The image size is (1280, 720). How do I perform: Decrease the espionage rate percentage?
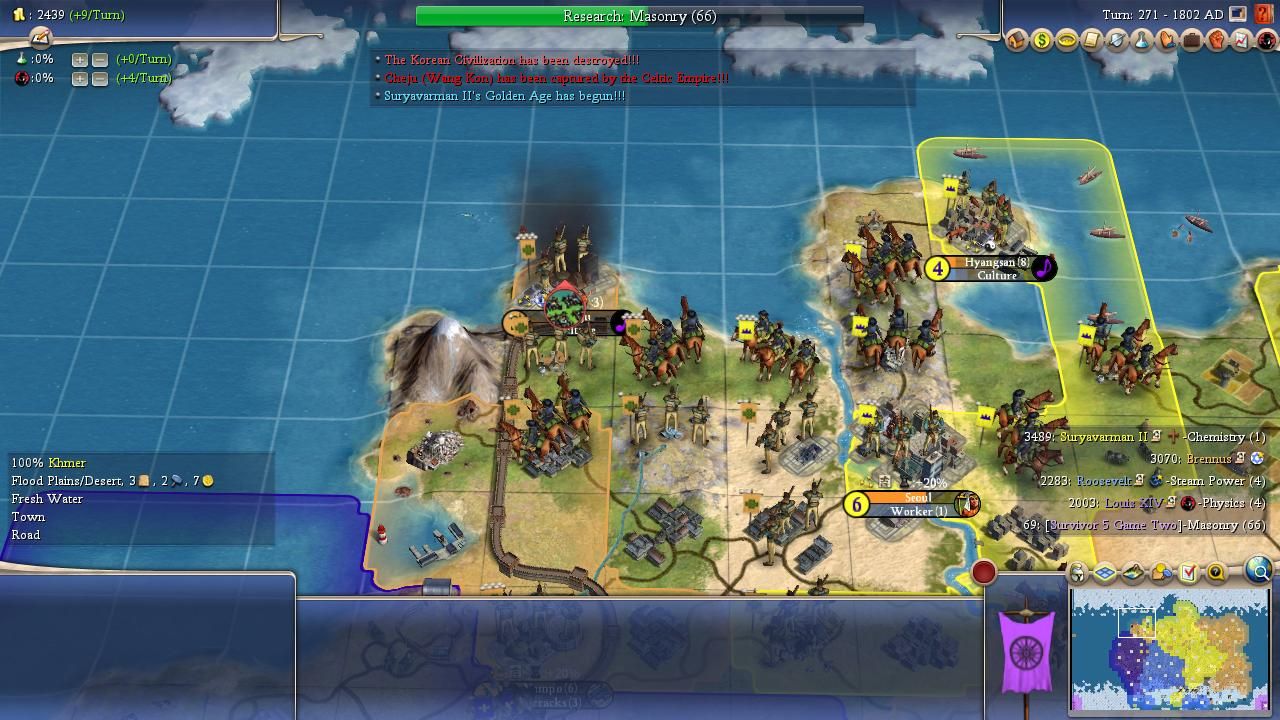(x=100, y=78)
